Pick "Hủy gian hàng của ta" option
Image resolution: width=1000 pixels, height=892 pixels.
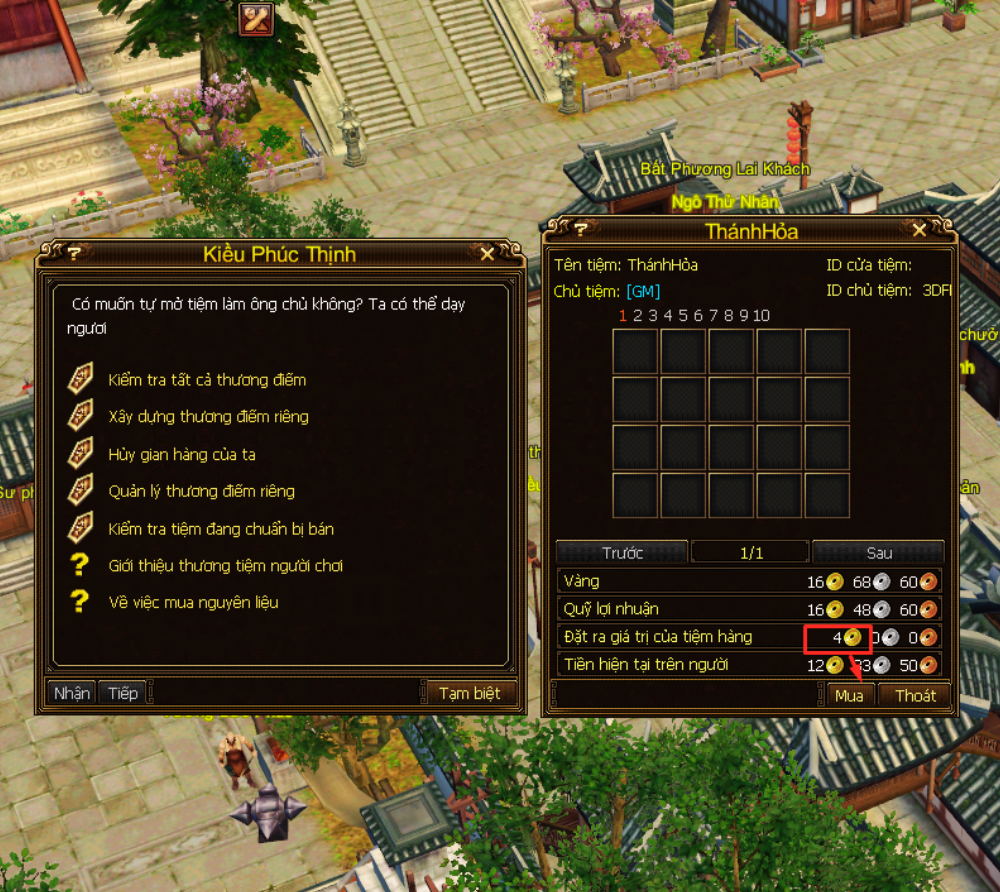coord(182,454)
